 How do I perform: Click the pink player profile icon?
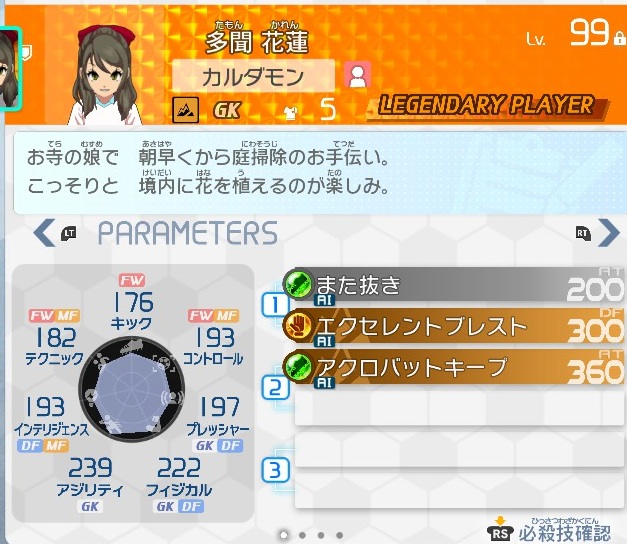tap(357, 76)
